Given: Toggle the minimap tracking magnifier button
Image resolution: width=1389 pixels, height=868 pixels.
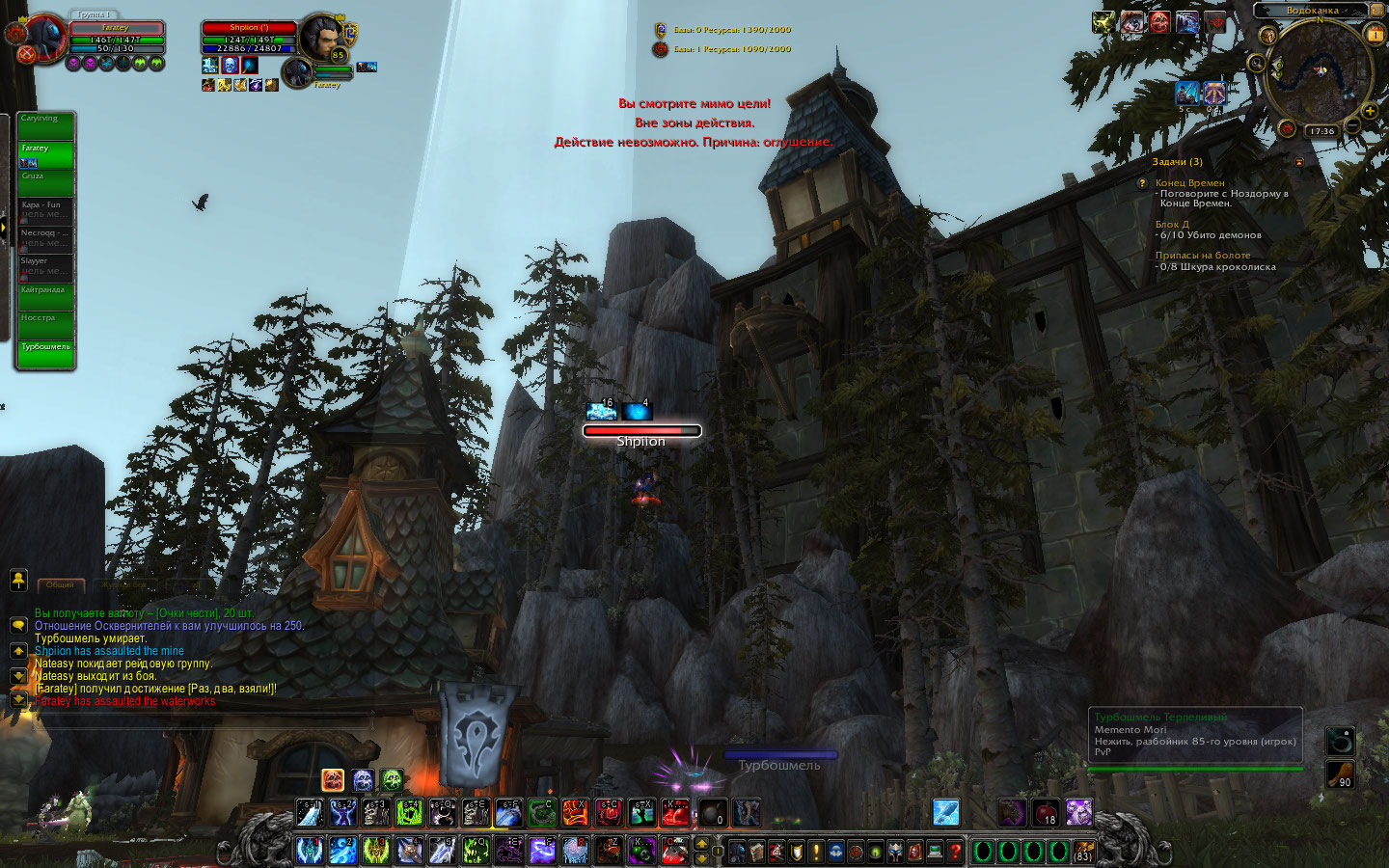Looking at the screenshot, I should [x=1256, y=64].
